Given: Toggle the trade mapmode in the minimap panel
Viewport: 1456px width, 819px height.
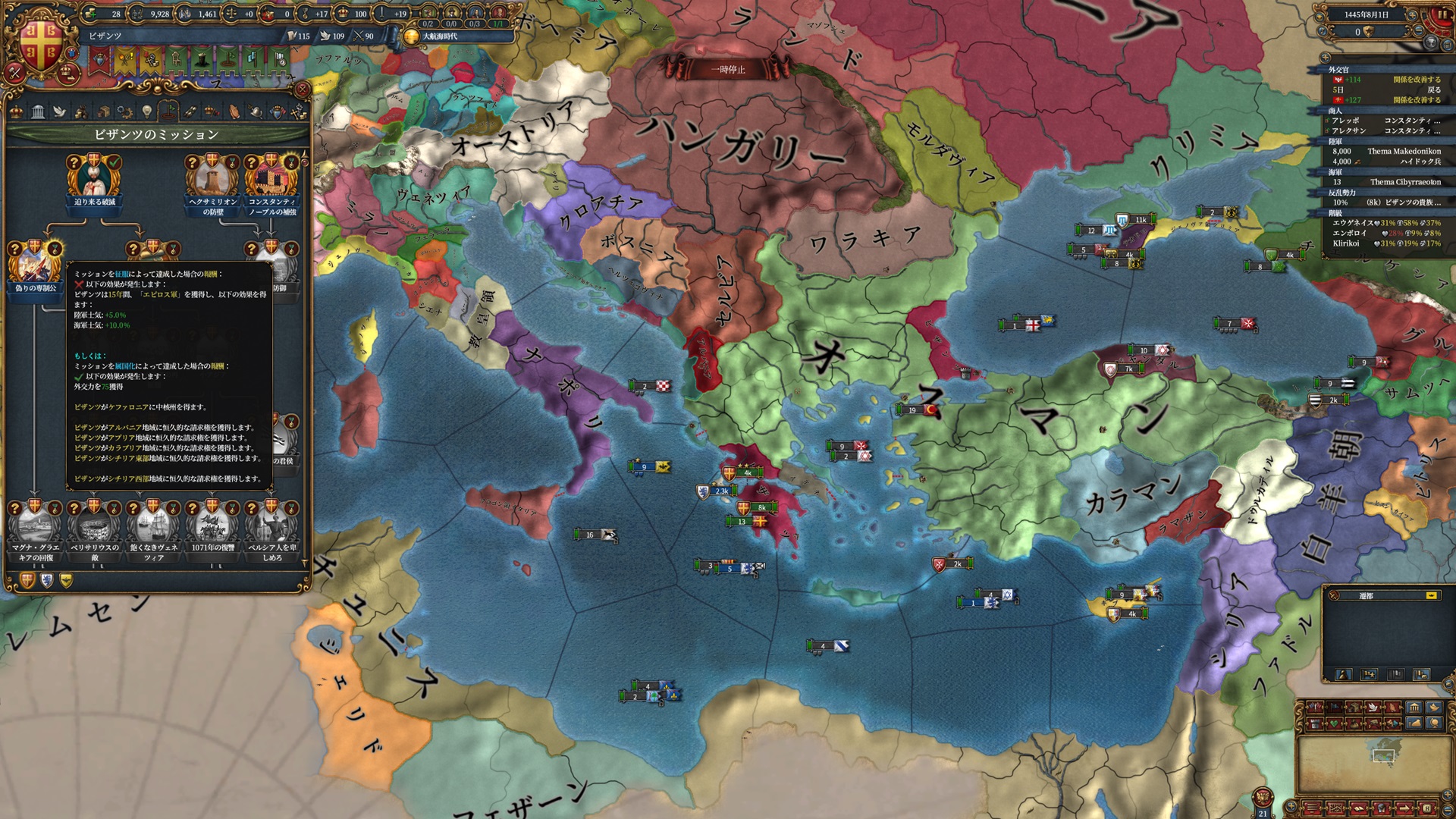Looking at the screenshot, I should 1354,706.
